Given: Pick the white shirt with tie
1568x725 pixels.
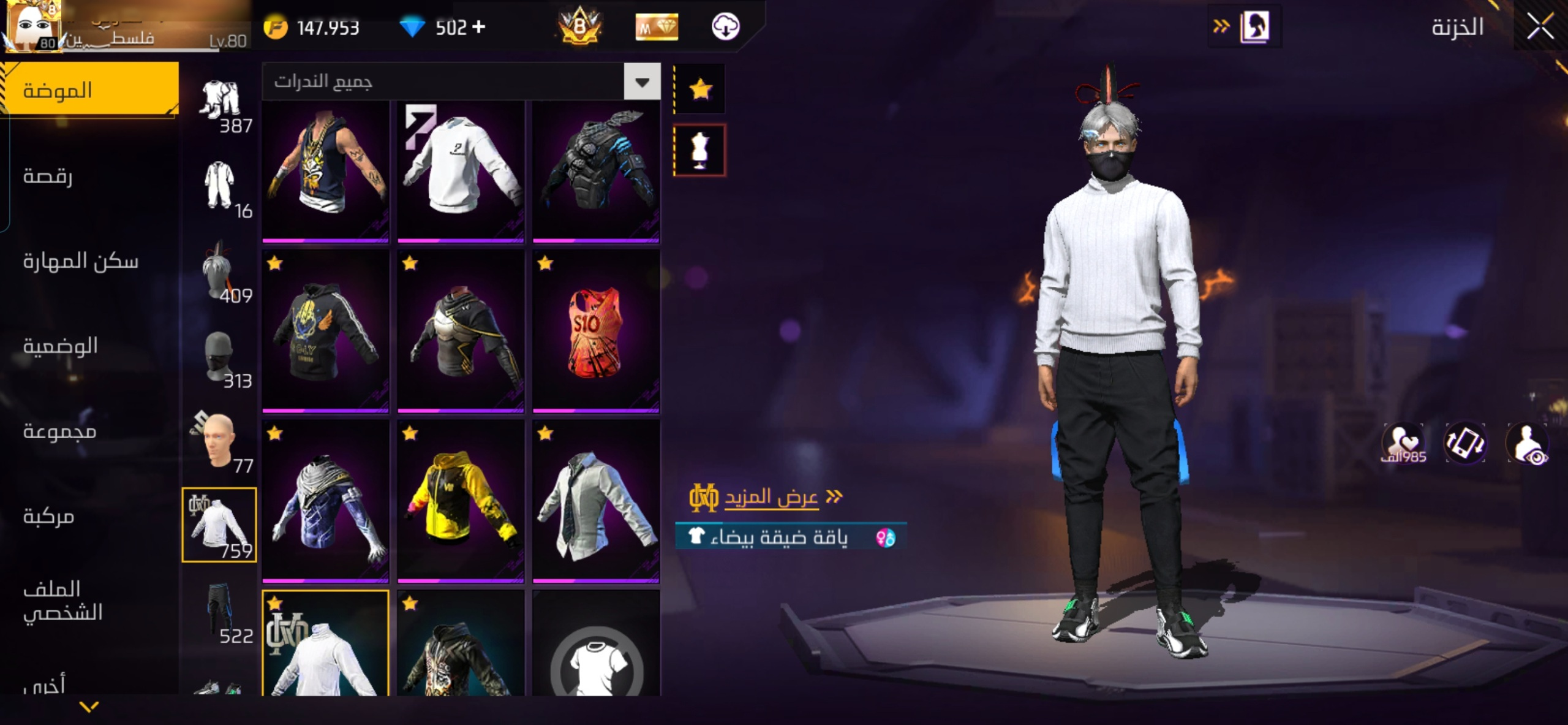Looking at the screenshot, I should [x=596, y=501].
